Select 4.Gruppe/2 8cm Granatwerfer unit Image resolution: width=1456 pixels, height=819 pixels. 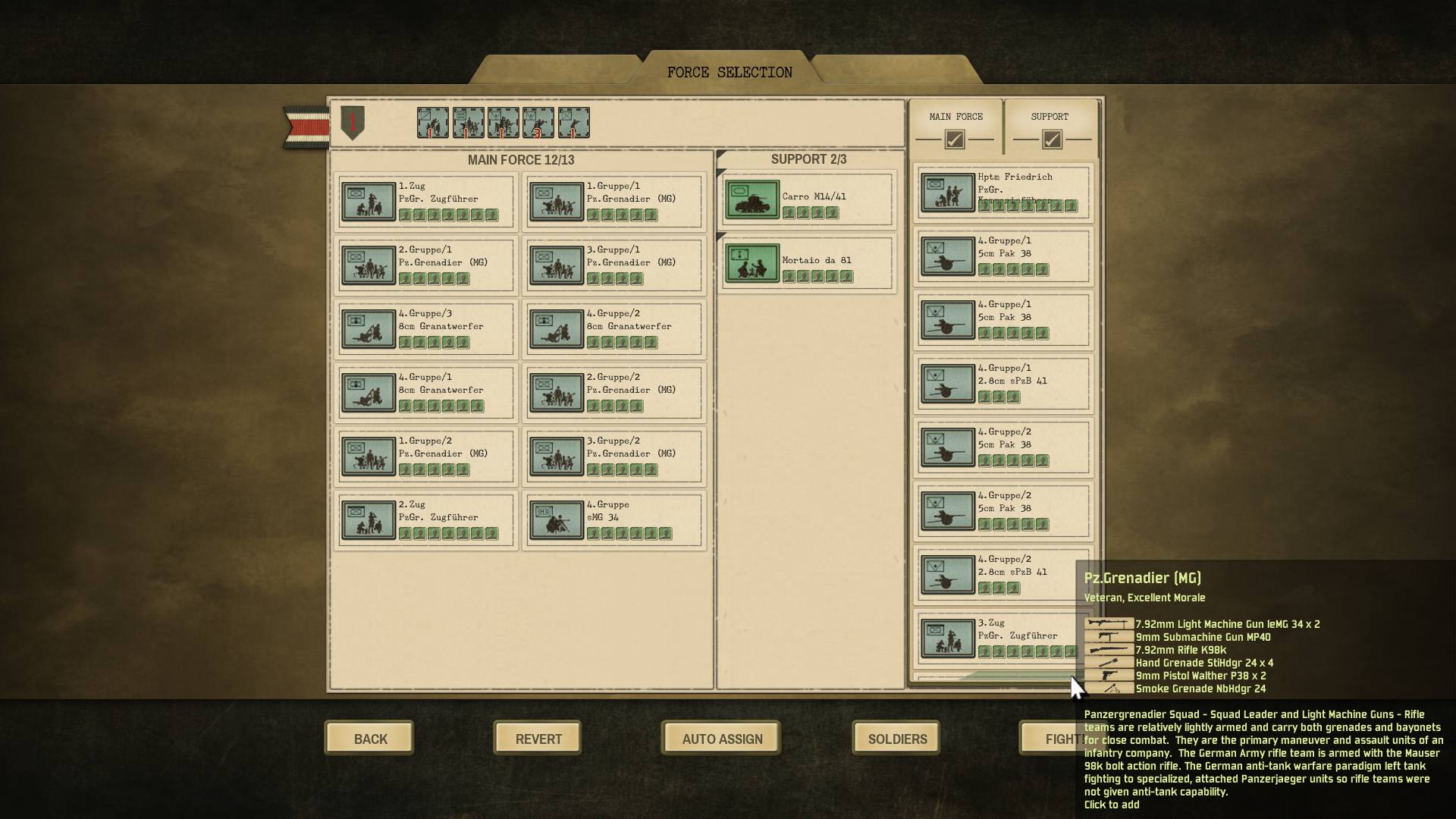click(613, 329)
